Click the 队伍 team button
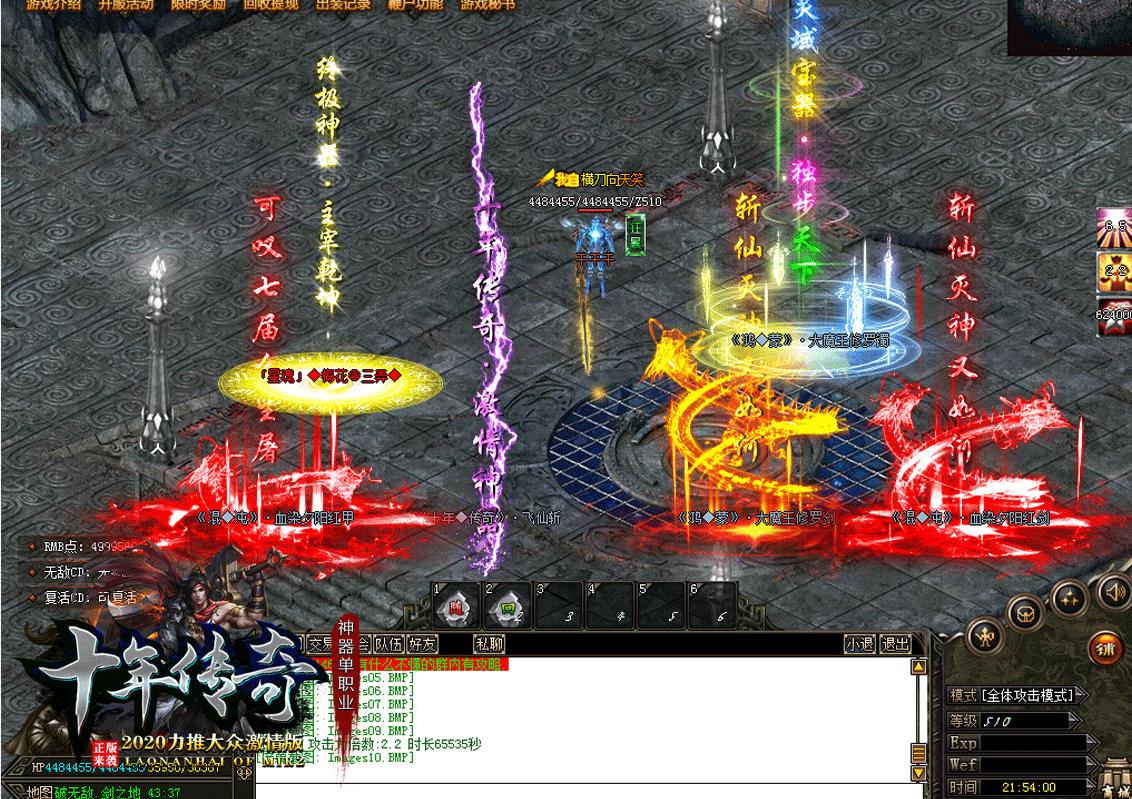Screen dimensions: 1132x799 click(x=387, y=645)
